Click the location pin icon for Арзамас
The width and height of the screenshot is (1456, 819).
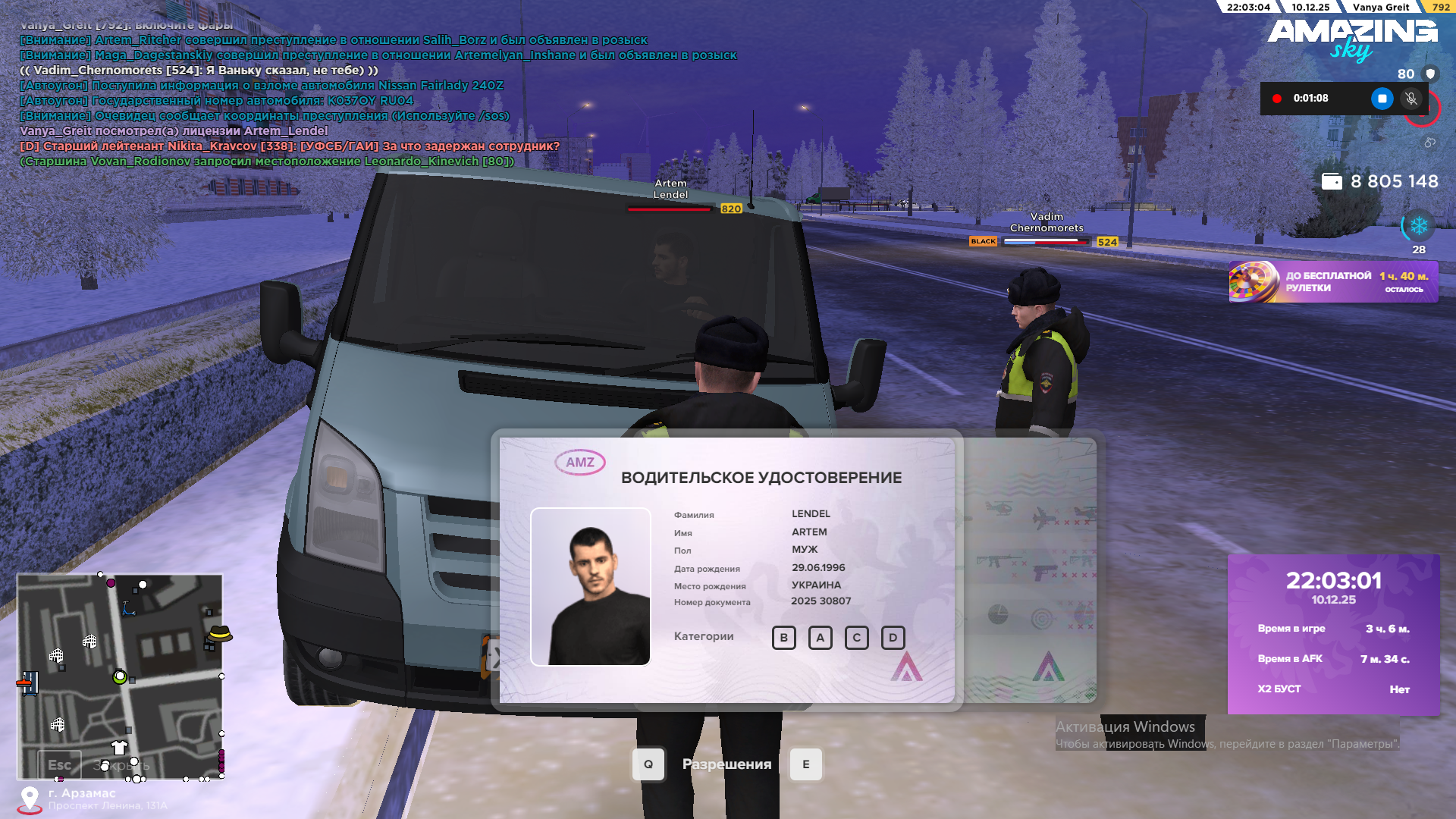(30, 798)
